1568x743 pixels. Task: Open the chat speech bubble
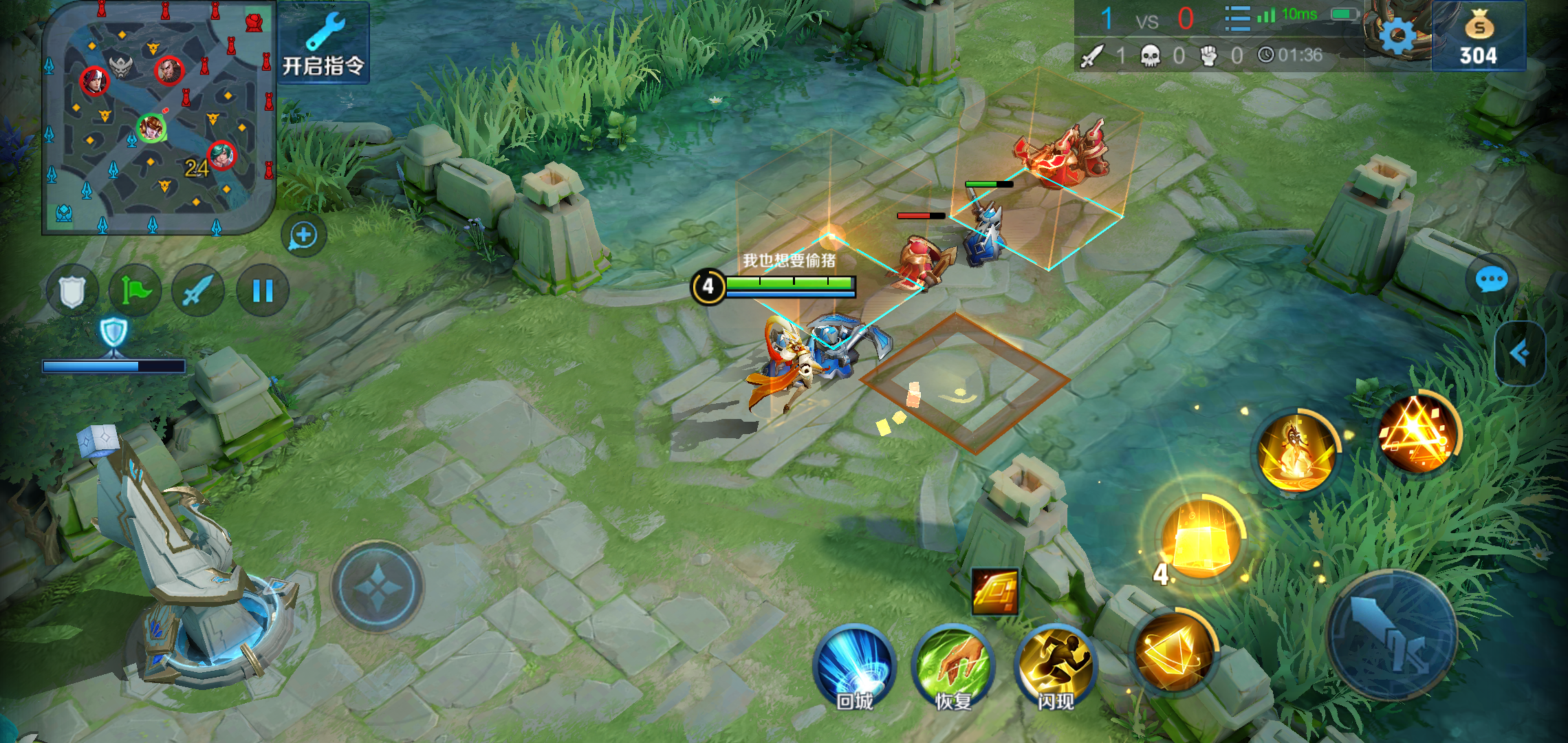[1491, 280]
